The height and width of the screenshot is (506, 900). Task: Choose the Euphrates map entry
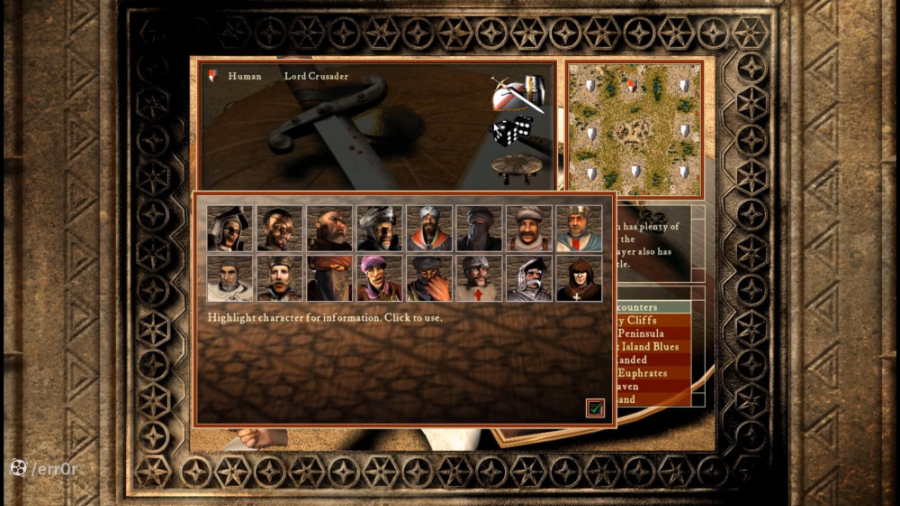[x=648, y=372]
